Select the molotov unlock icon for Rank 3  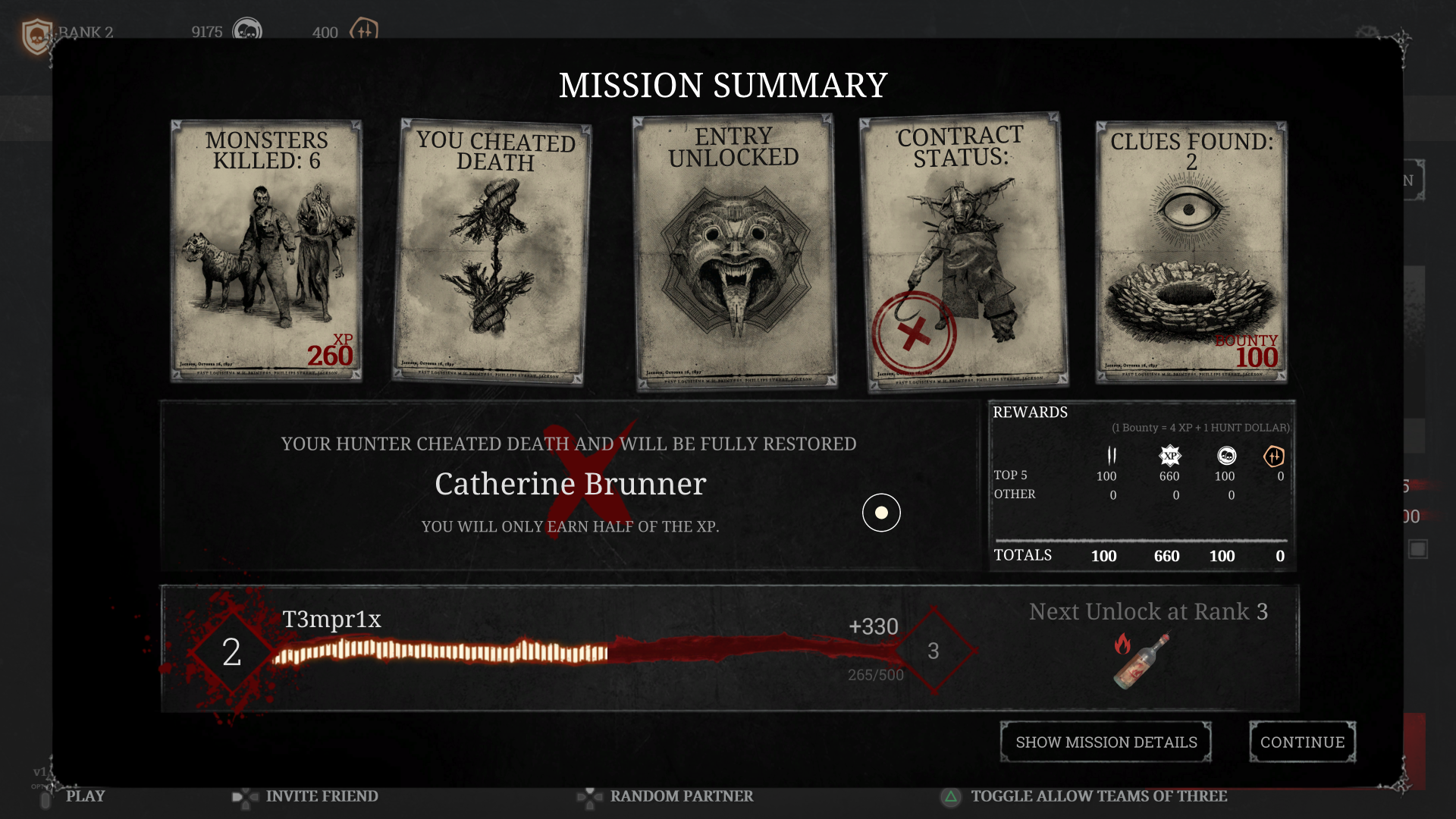pos(1140,658)
